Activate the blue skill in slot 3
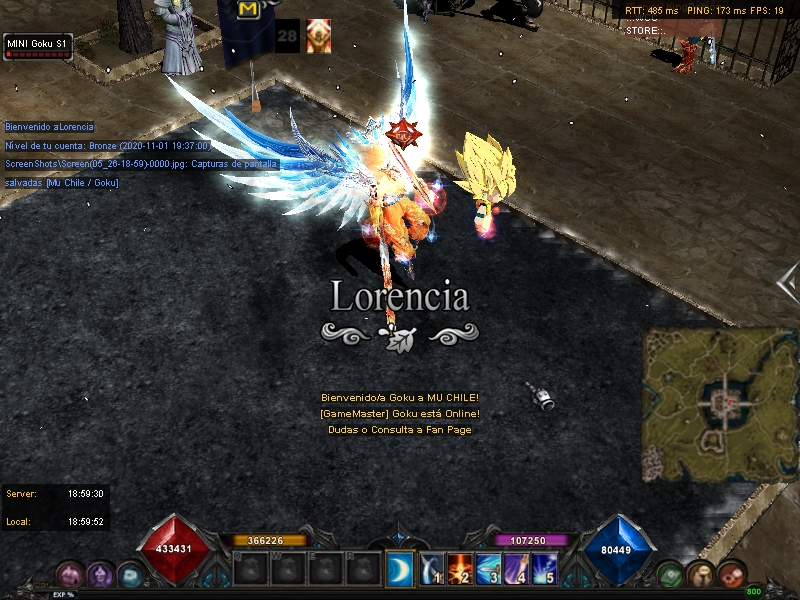Viewport: 800px width, 600px height. [489, 568]
